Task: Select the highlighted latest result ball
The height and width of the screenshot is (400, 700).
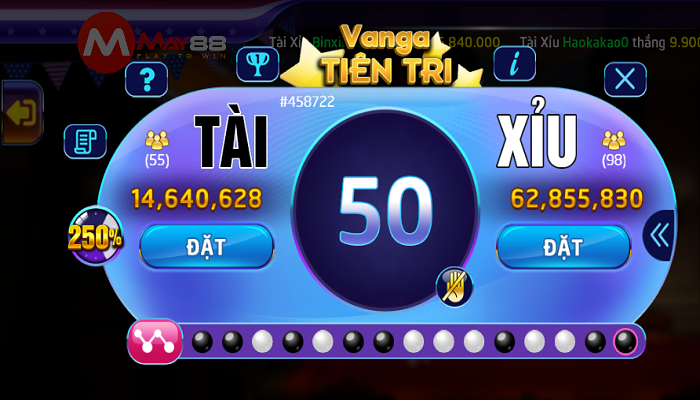Action: click(626, 342)
